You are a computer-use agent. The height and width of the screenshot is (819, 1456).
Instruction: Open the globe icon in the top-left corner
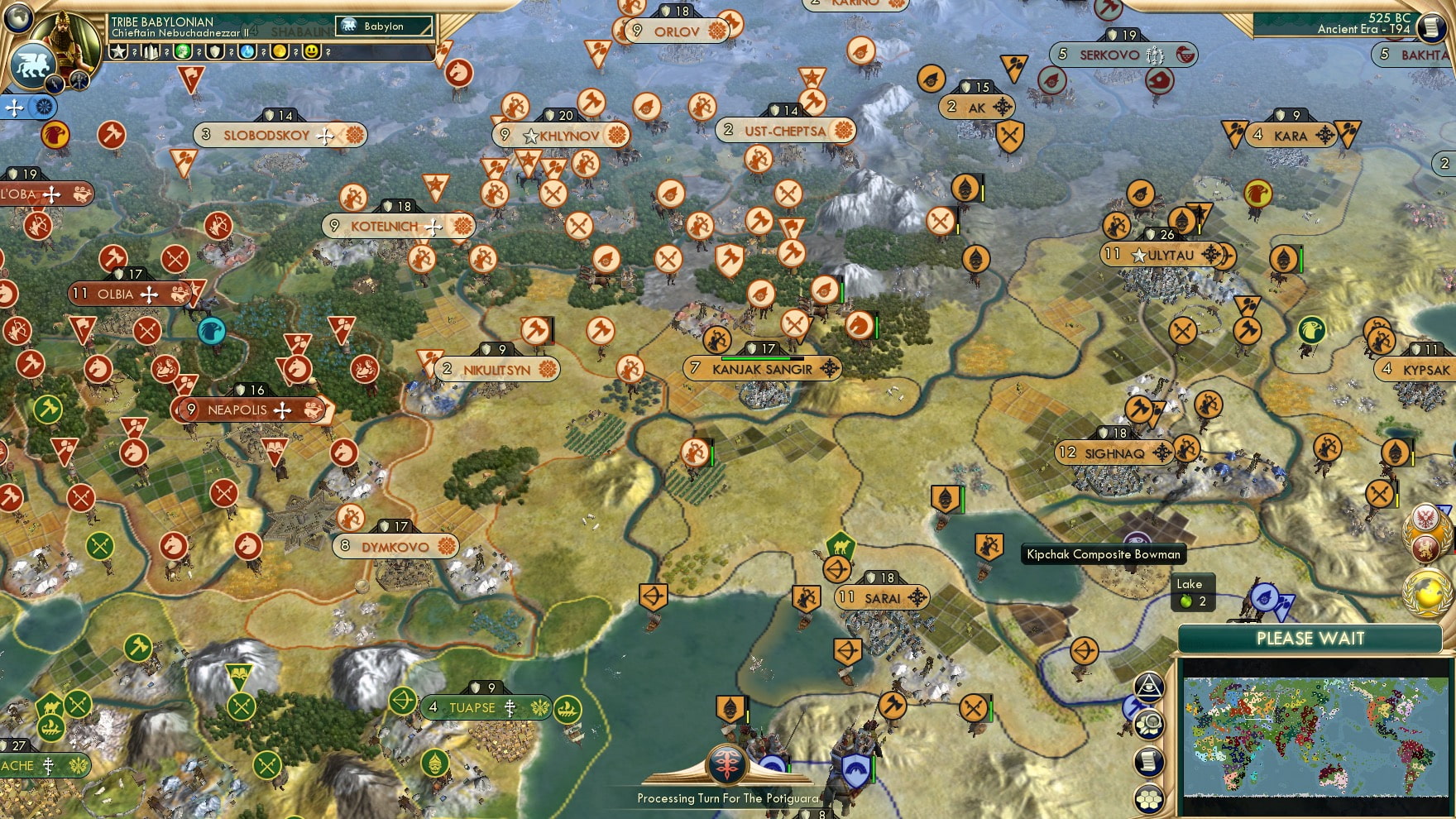pos(18,17)
